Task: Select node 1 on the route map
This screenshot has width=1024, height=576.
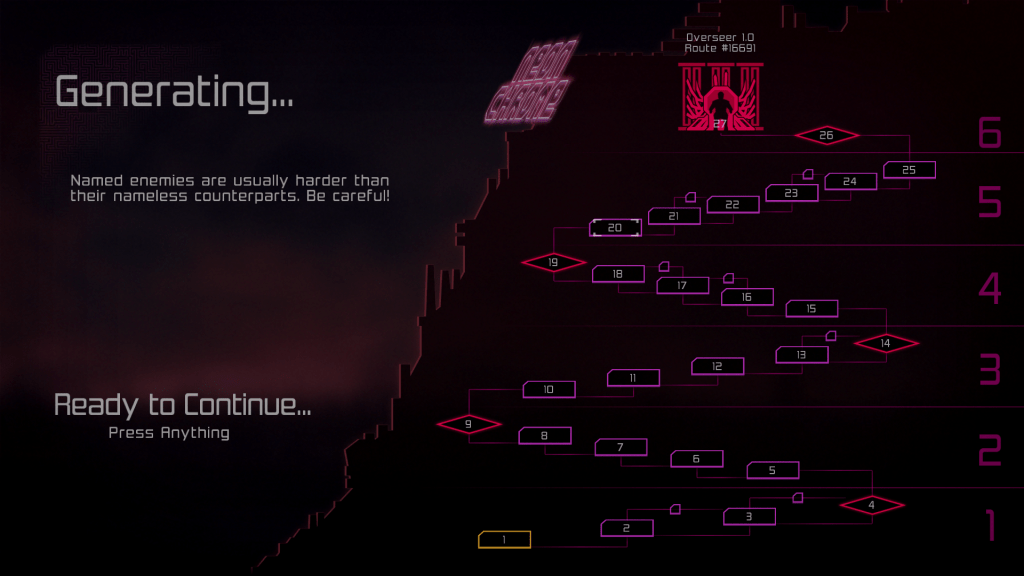Action: coord(504,540)
